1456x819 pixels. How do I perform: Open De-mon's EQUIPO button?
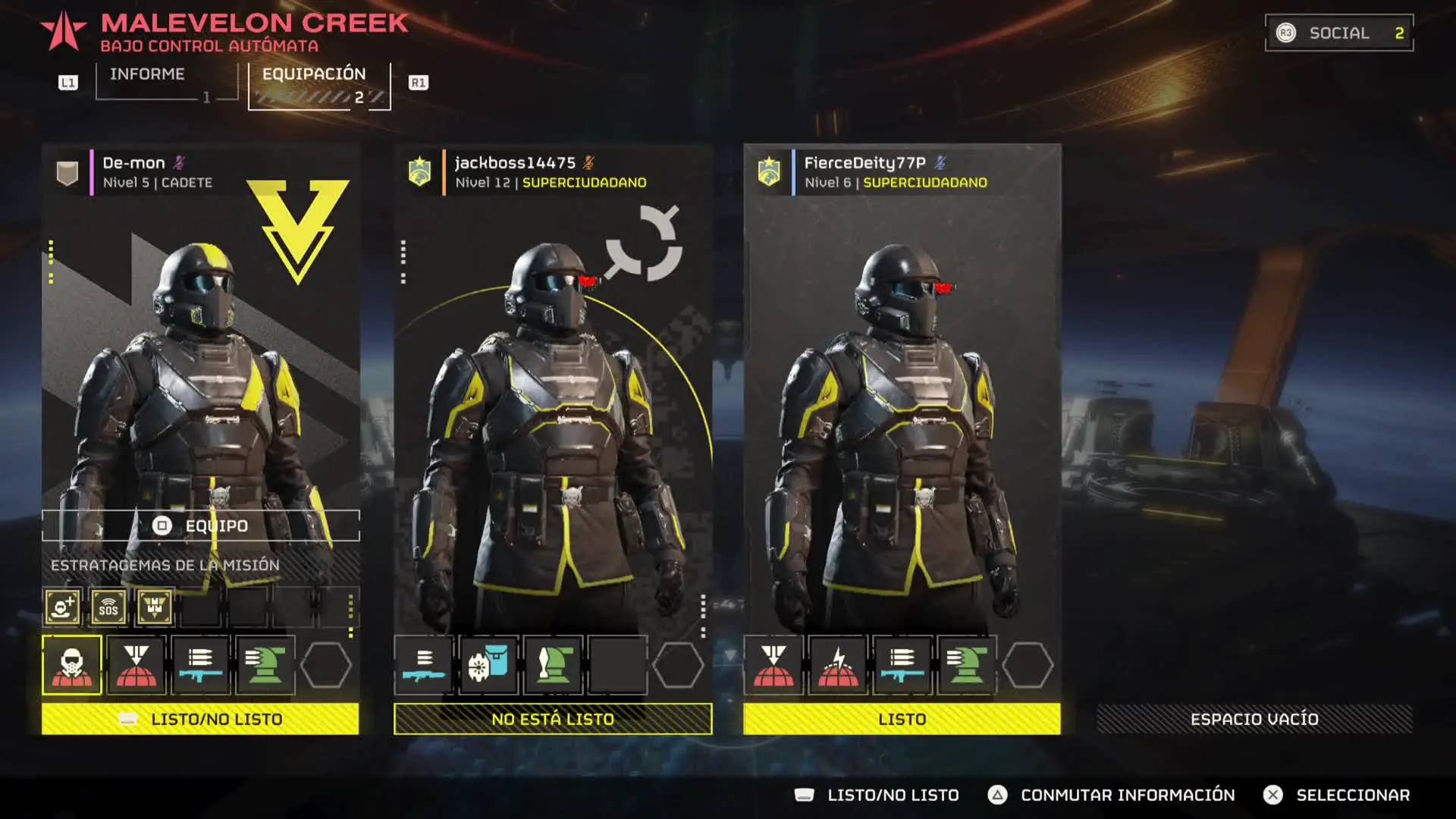[x=201, y=526]
